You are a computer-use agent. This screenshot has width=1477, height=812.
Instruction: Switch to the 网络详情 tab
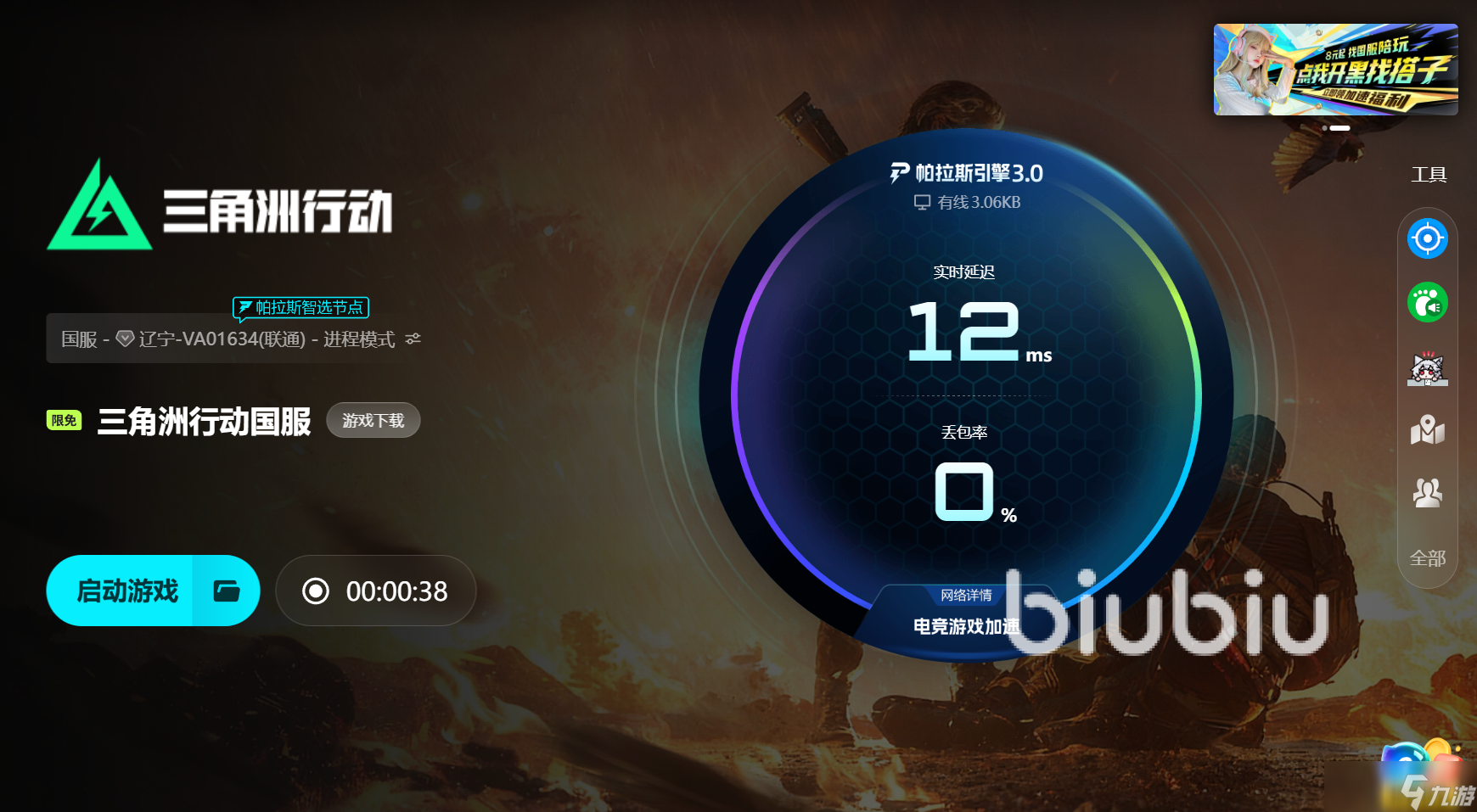tap(968, 595)
